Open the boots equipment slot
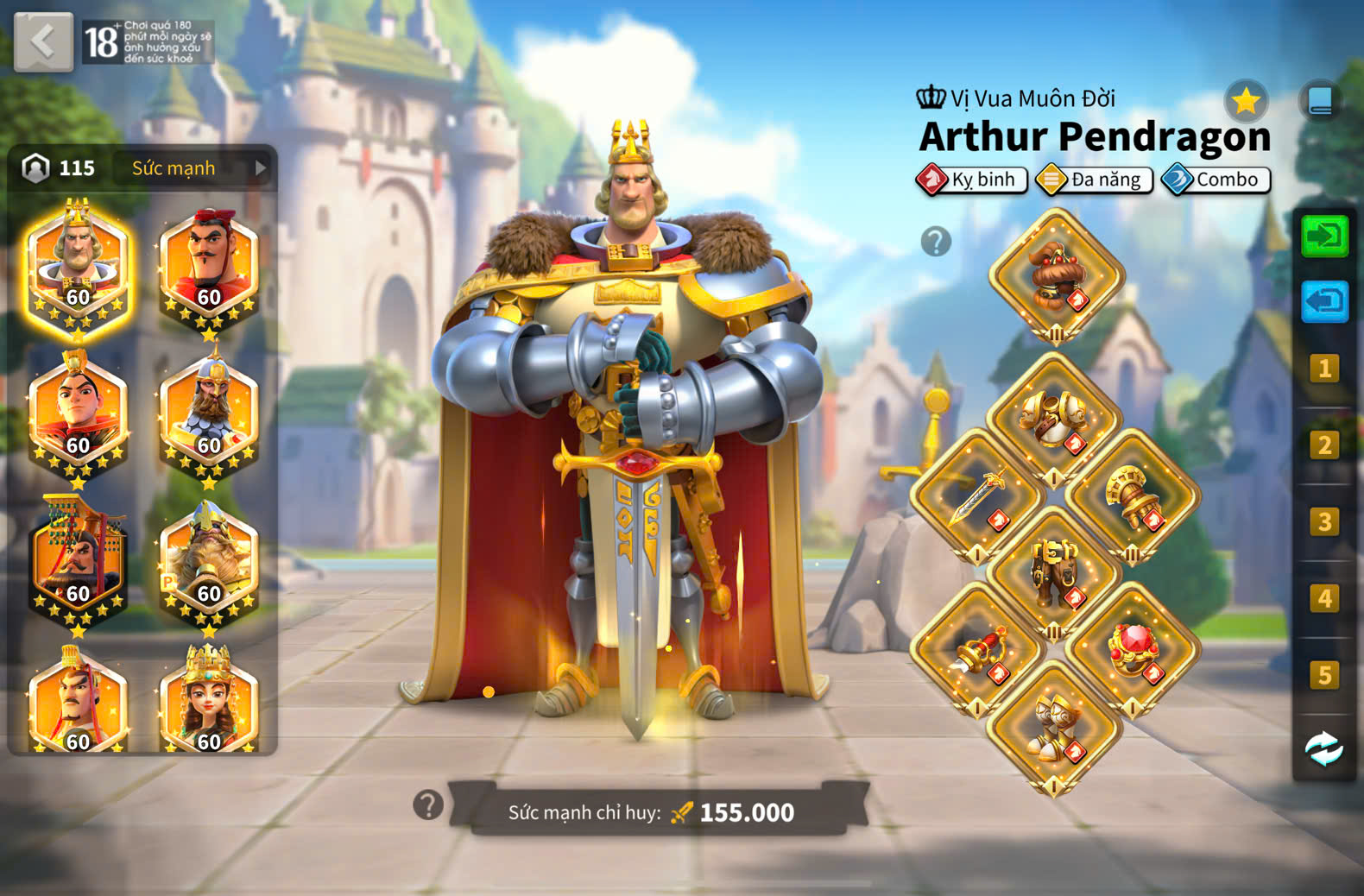 (x=1054, y=727)
